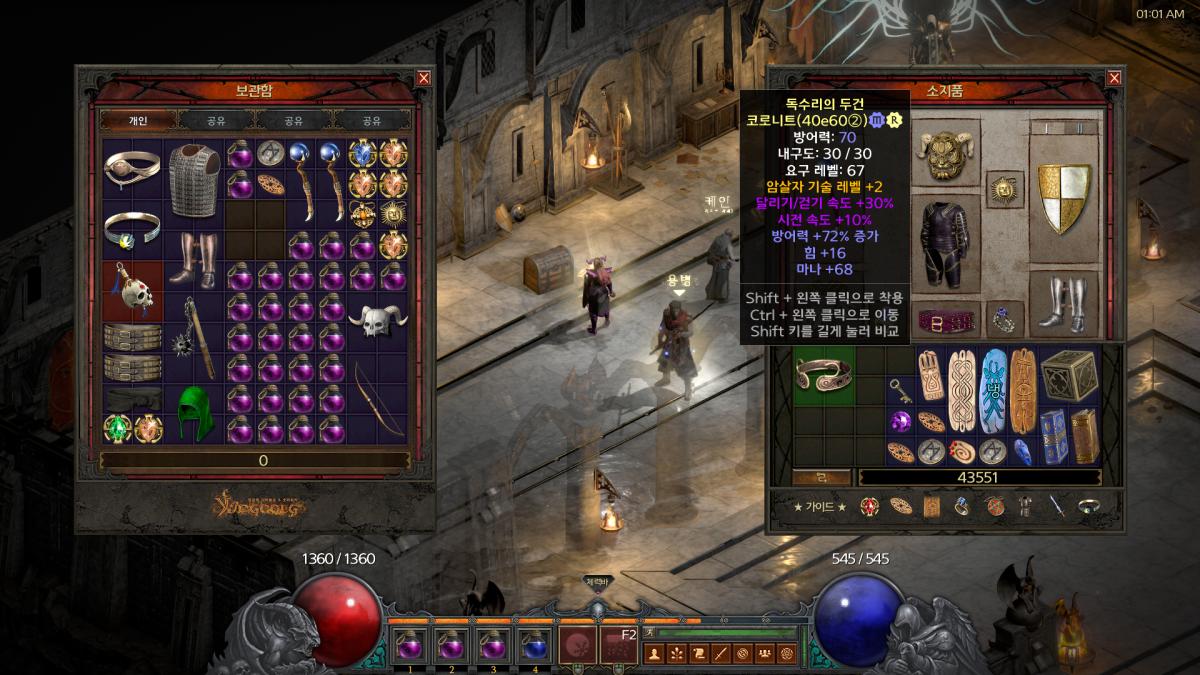The width and height of the screenshot is (1200, 675).
Task: Open the character screen mini-menu button
Action: [x=653, y=654]
